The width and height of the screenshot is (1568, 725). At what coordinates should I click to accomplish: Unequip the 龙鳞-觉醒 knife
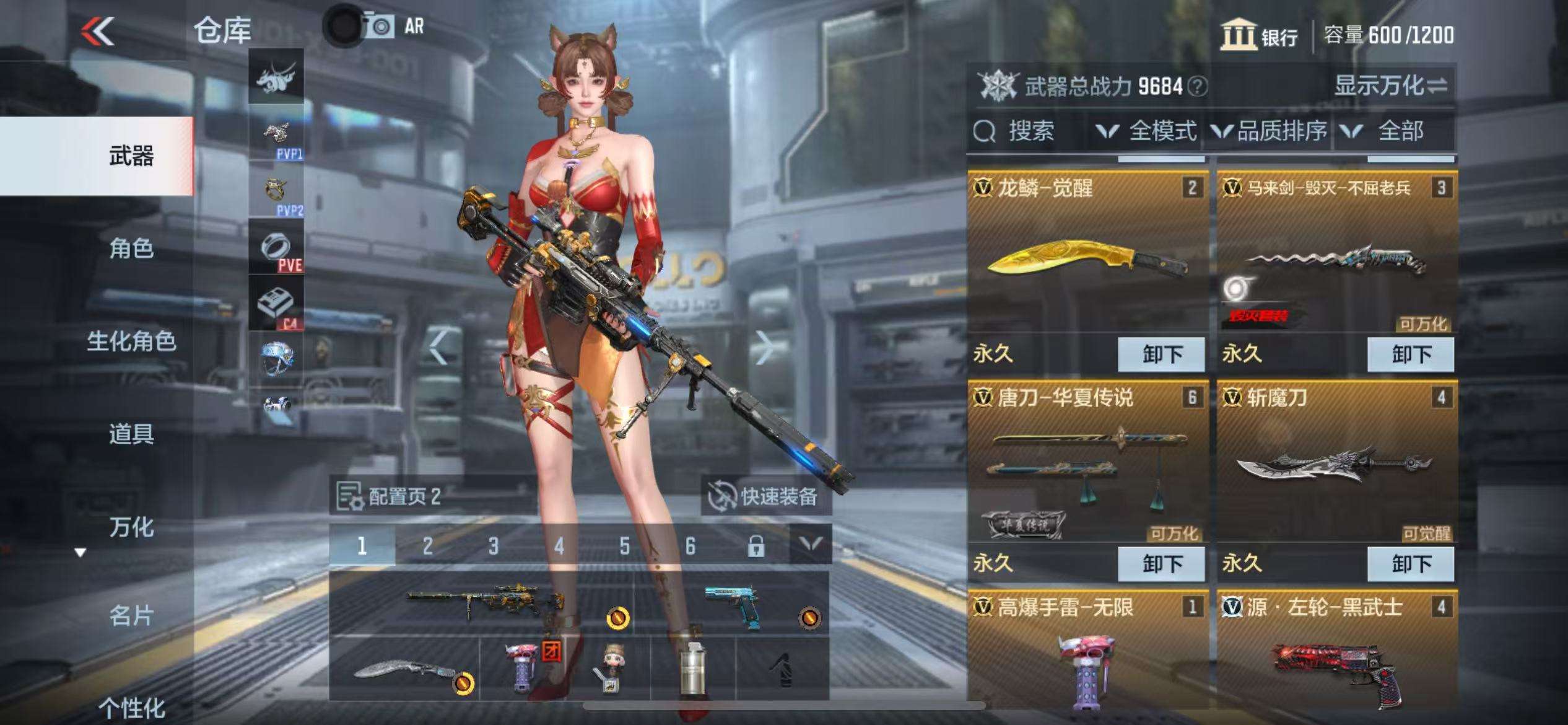pos(1162,354)
